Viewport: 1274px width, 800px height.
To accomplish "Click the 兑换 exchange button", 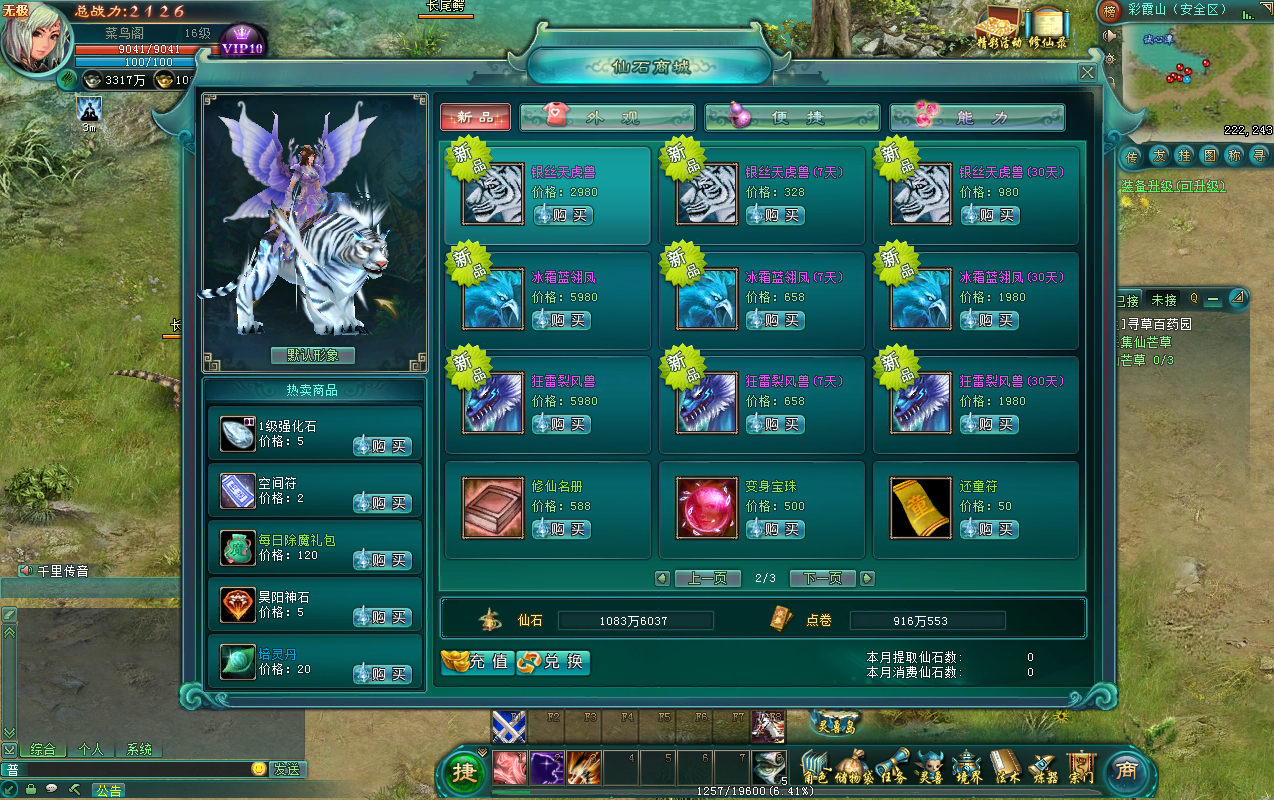I will pyautogui.click(x=554, y=662).
